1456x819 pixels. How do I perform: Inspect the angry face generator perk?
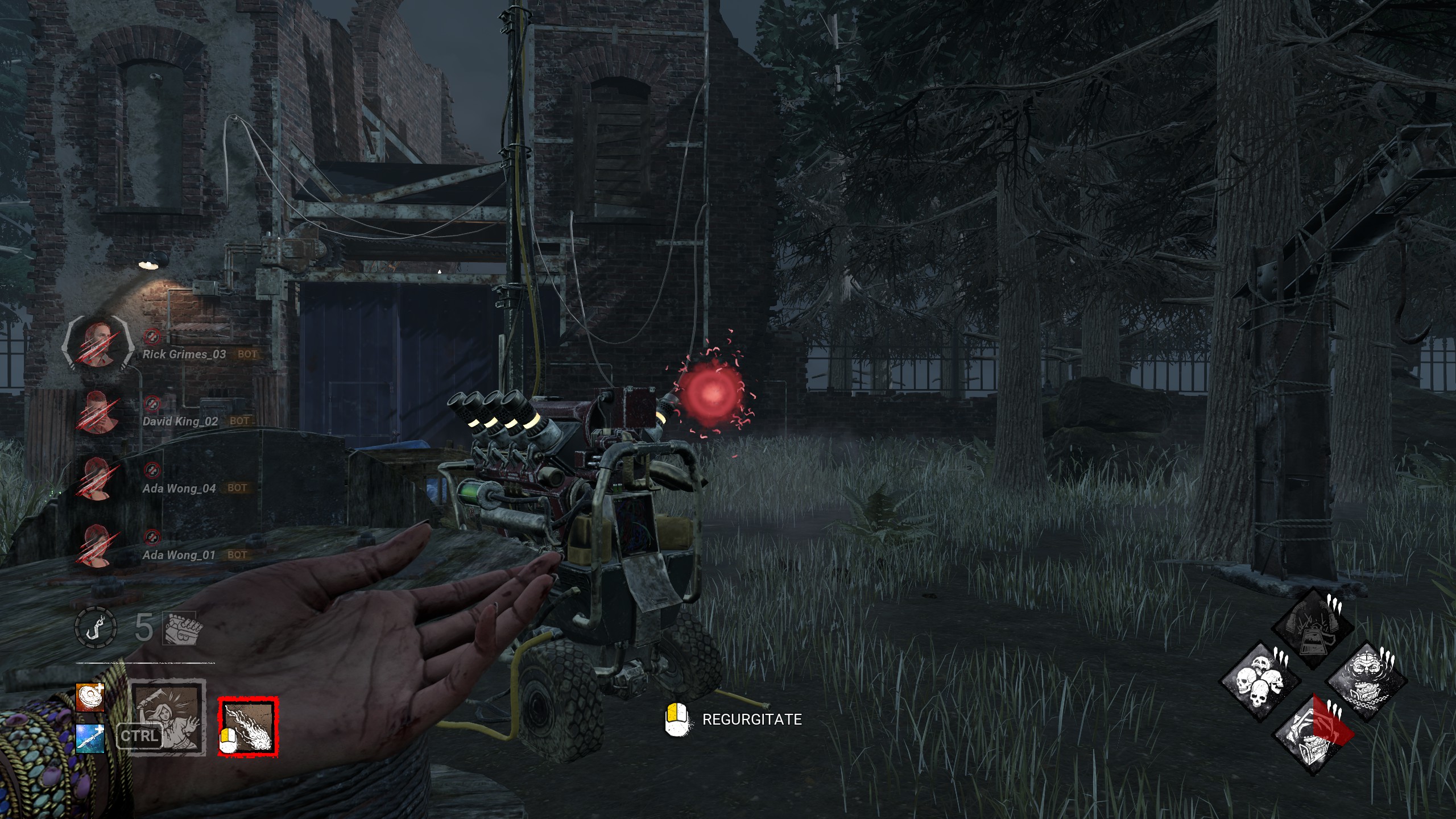tap(1366, 681)
